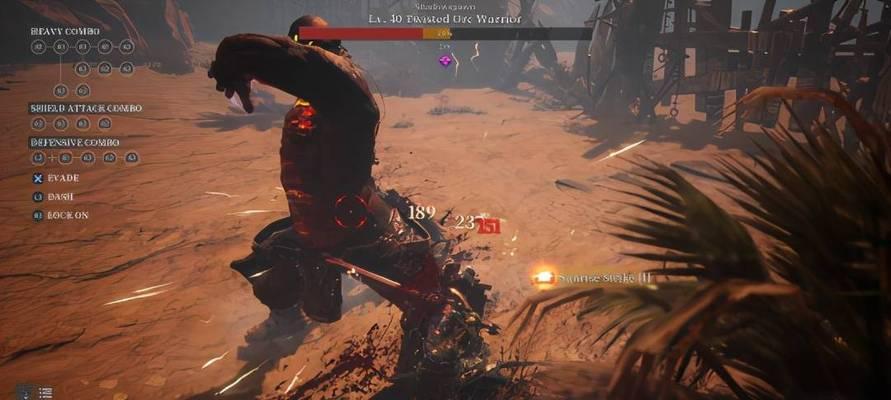This screenshot has width=891, height=400.
Task: Click the Heavy Combo heading in the combo list
Action: [x=64, y=31]
